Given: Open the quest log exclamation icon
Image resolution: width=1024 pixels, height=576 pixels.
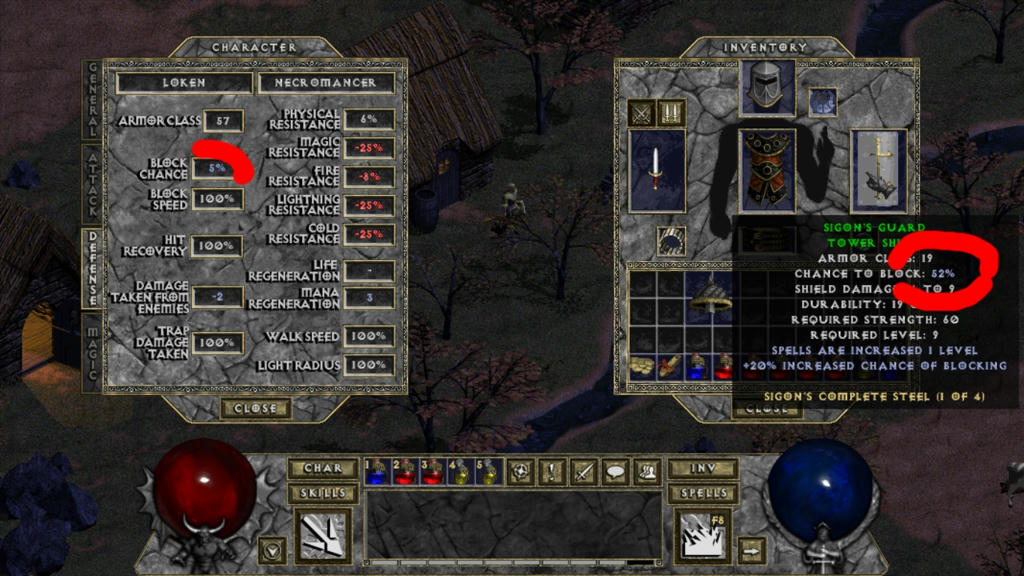Looking at the screenshot, I should (x=551, y=471).
